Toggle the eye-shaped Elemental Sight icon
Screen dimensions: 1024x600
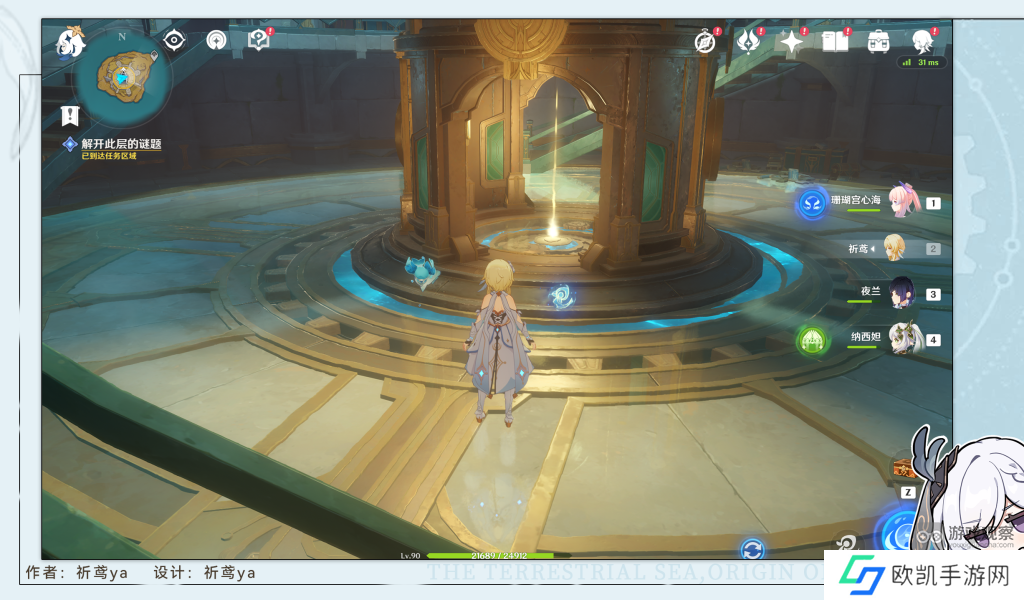click(x=175, y=40)
